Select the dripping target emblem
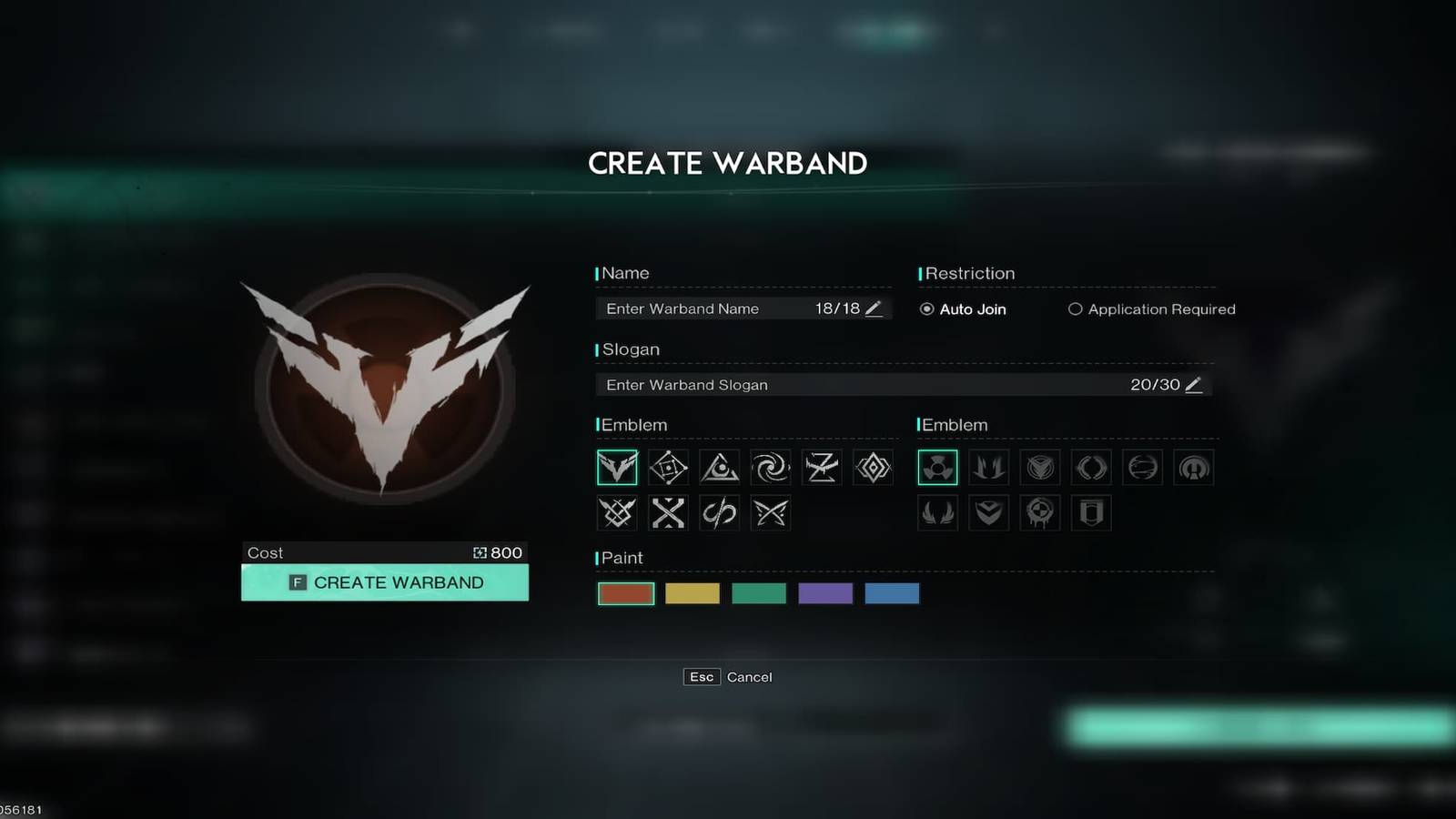1456x819 pixels. coord(1039,513)
